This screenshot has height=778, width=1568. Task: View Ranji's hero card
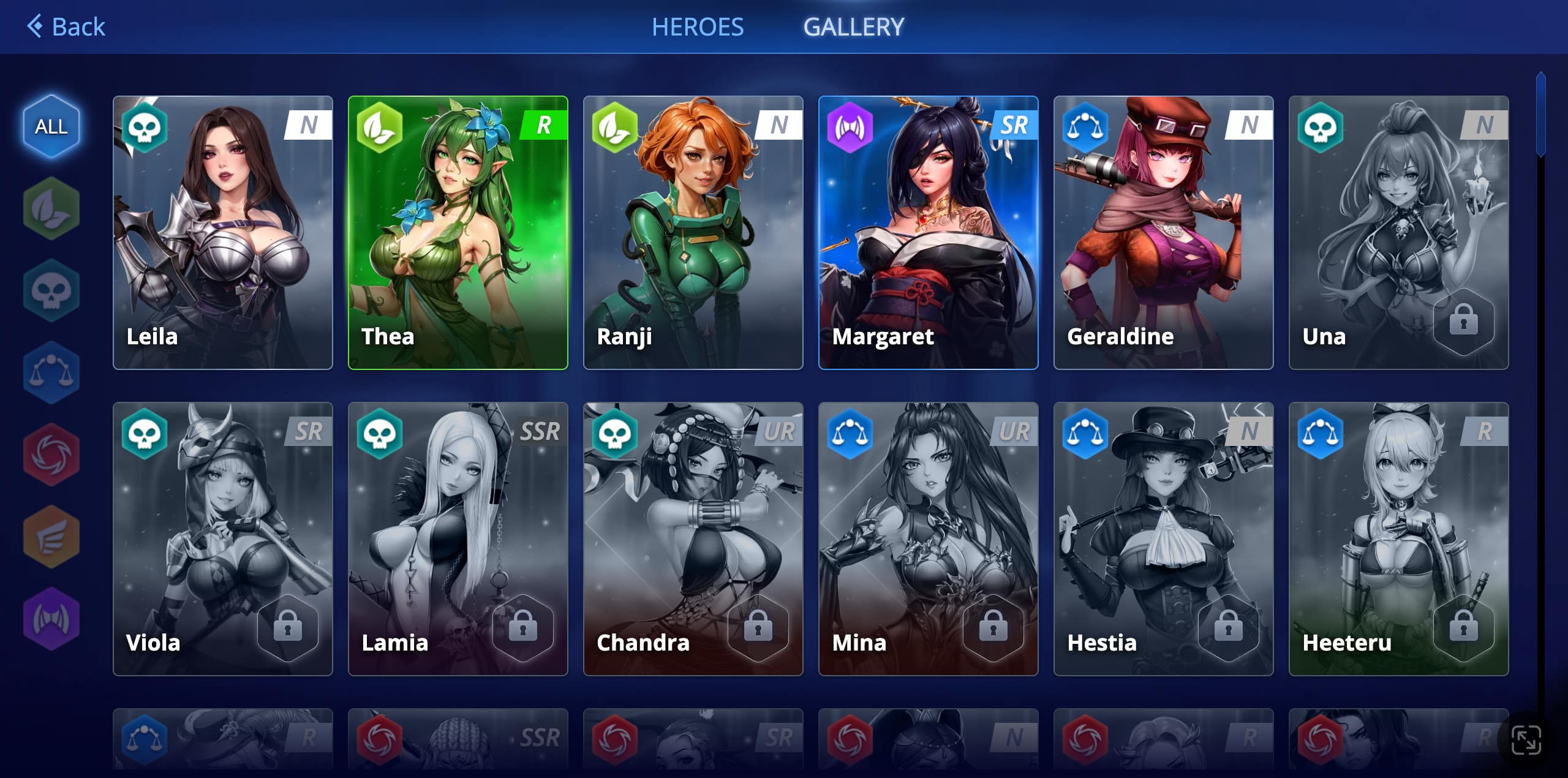pyautogui.click(x=693, y=233)
